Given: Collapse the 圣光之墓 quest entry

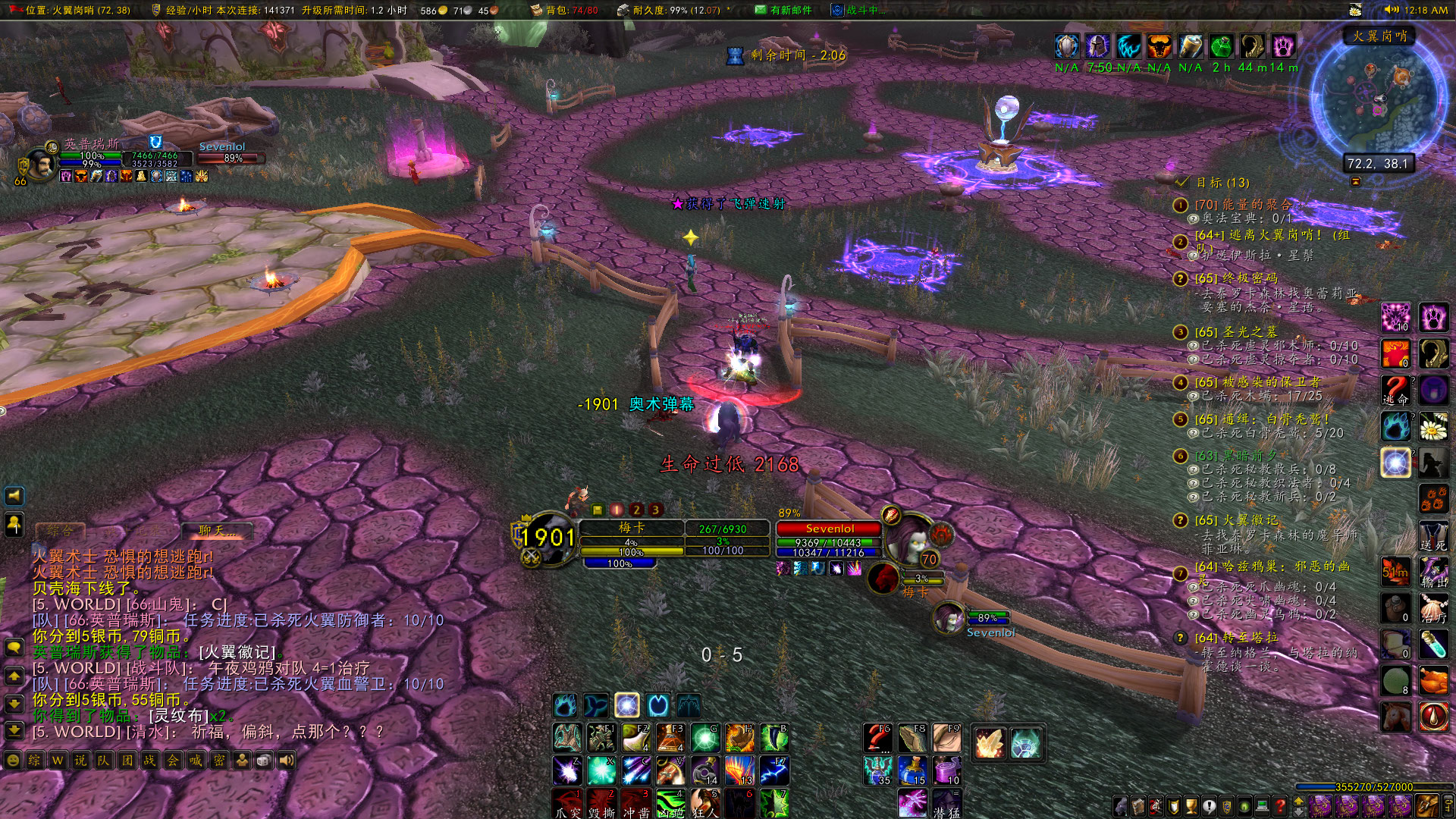Looking at the screenshot, I should point(1179,331).
